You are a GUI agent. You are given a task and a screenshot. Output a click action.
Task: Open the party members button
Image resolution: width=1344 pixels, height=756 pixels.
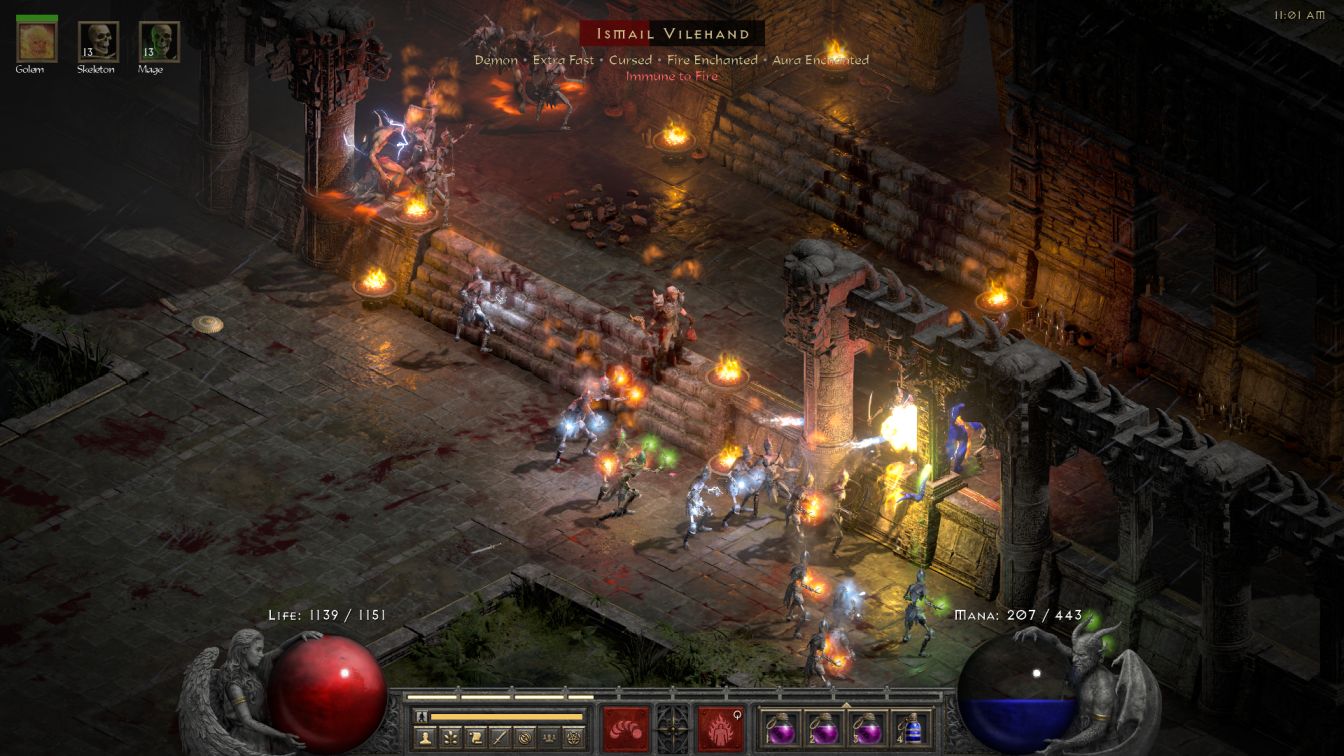549,738
